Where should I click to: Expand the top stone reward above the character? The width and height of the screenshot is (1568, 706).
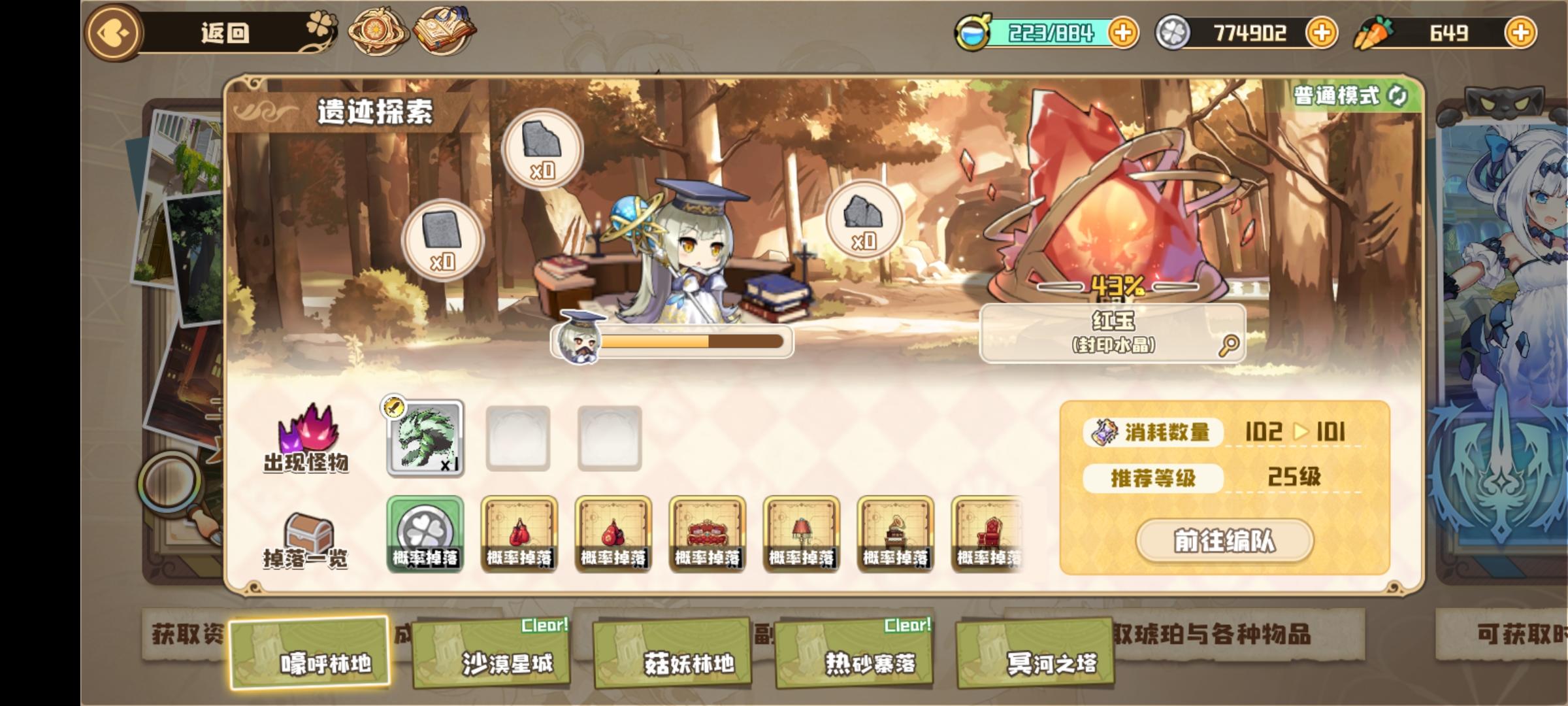click(x=543, y=148)
